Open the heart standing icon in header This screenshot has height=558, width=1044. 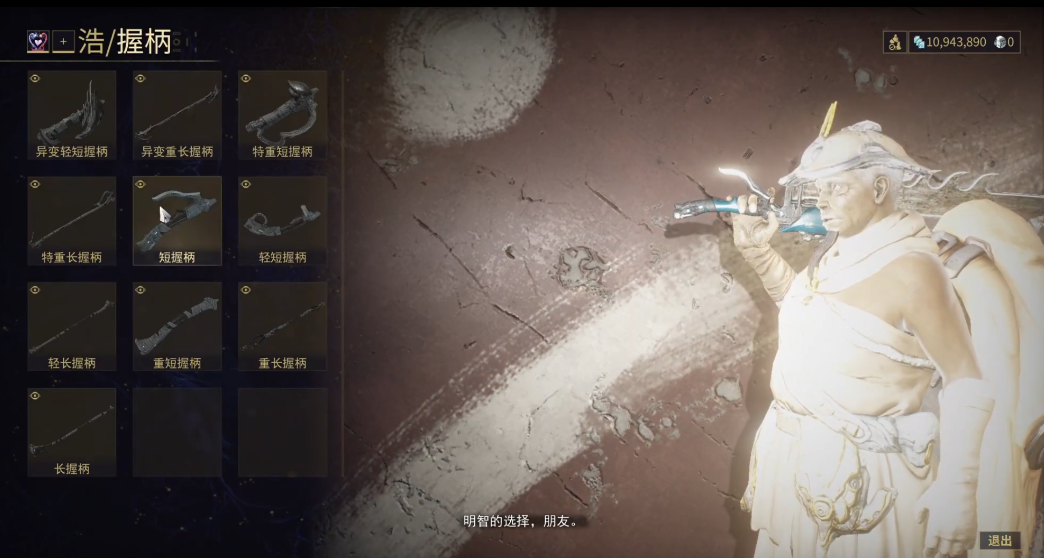coord(38,41)
